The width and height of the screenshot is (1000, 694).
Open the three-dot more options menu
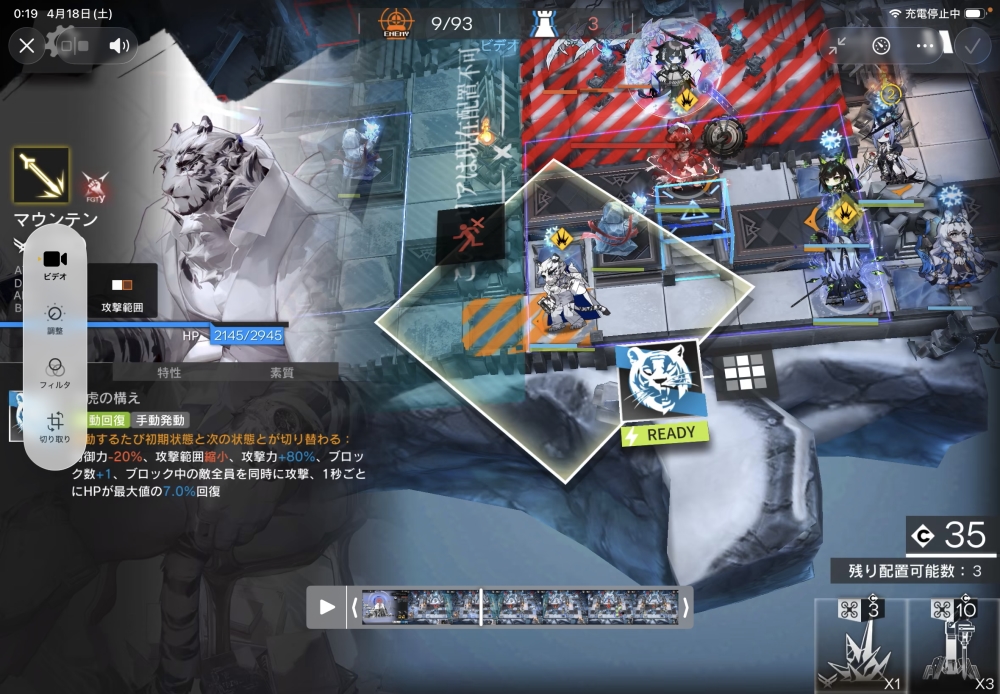[x=925, y=45]
